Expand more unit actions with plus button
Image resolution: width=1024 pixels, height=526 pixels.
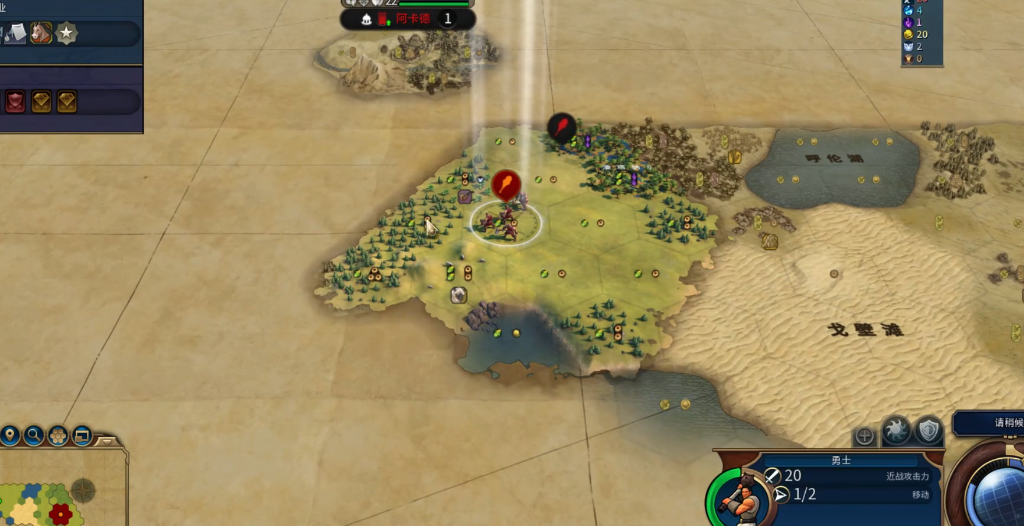tap(865, 436)
